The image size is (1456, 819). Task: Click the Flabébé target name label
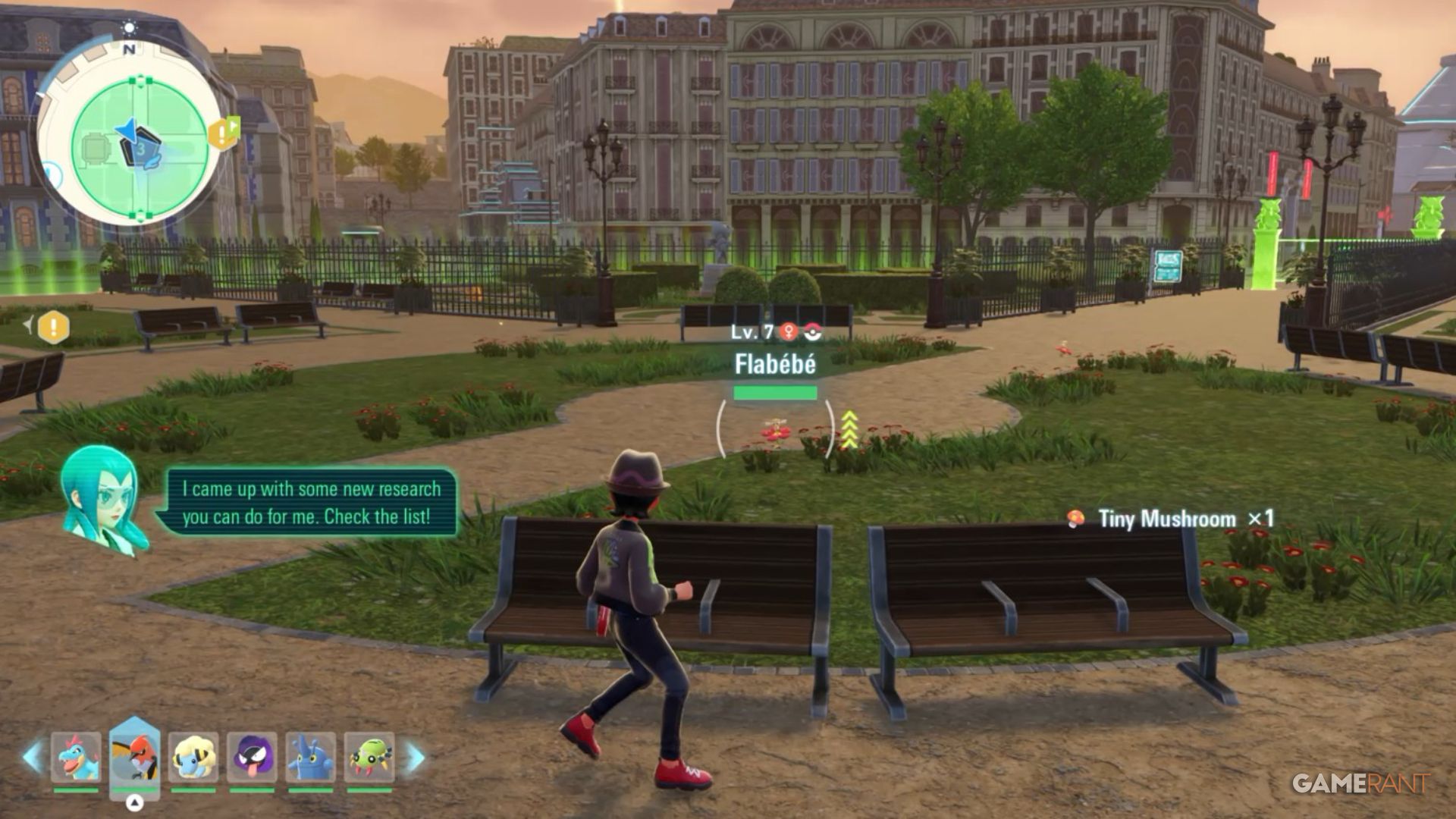(x=775, y=365)
